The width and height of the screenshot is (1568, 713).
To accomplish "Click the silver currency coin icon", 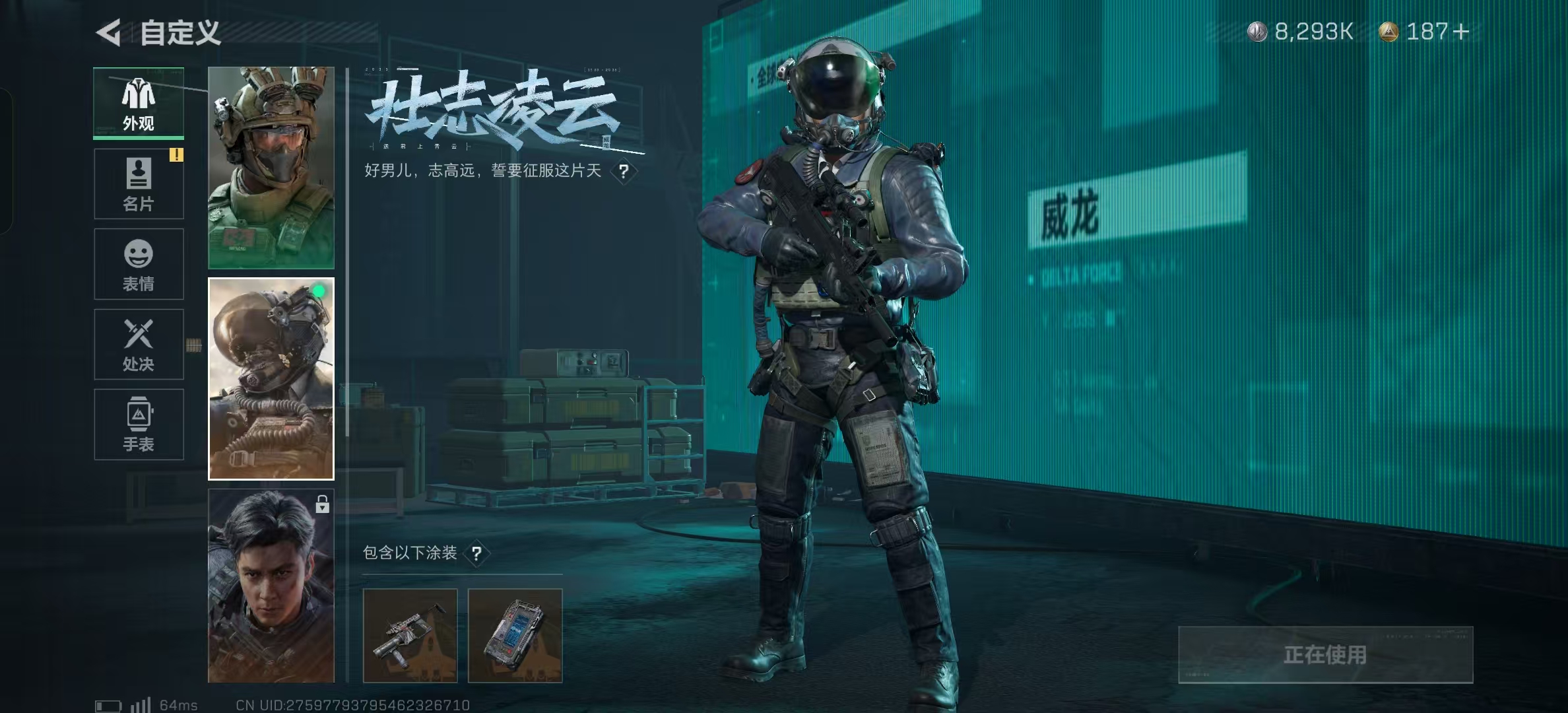I will (1257, 30).
